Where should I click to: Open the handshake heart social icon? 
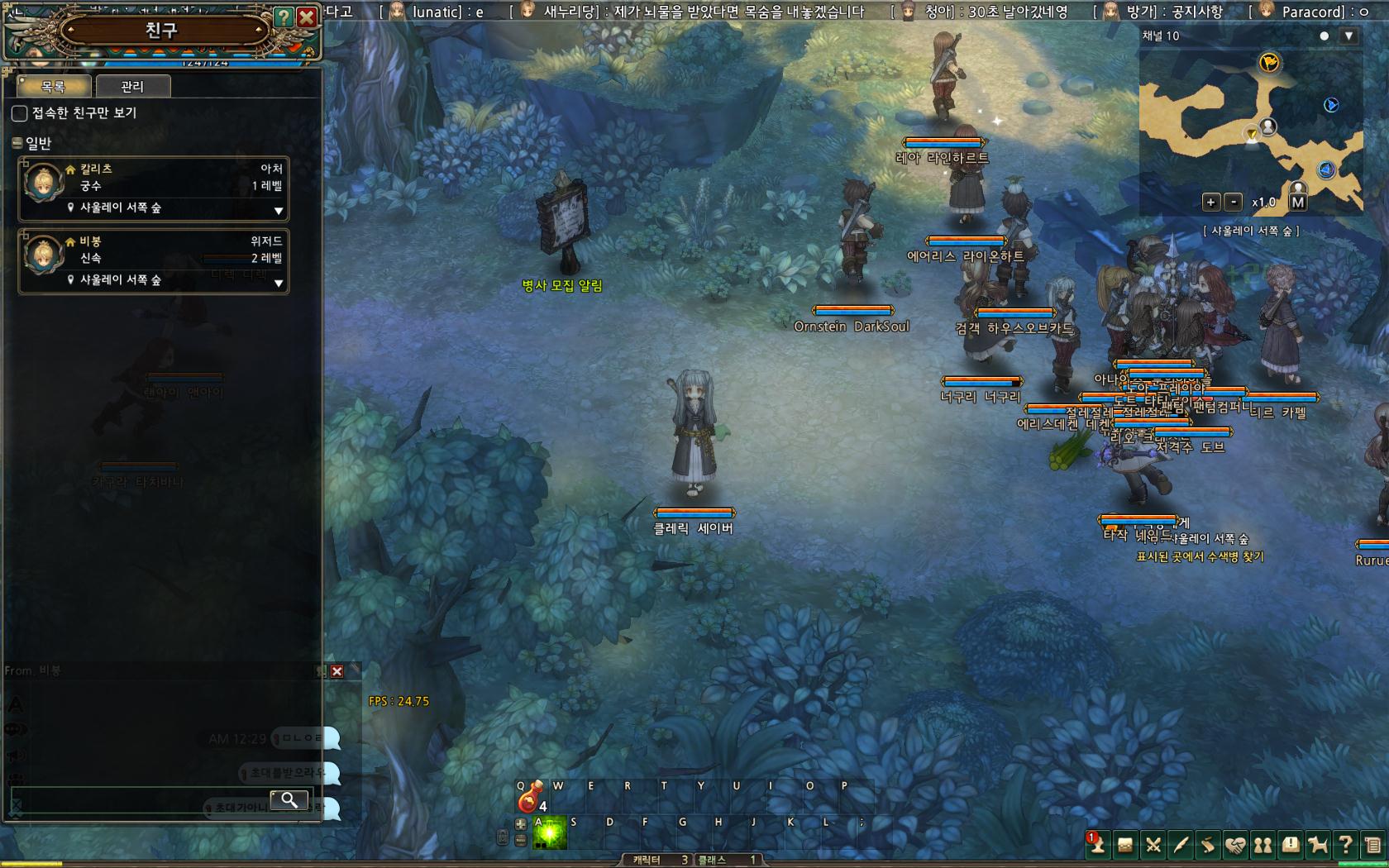pyautogui.click(x=1235, y=845)
